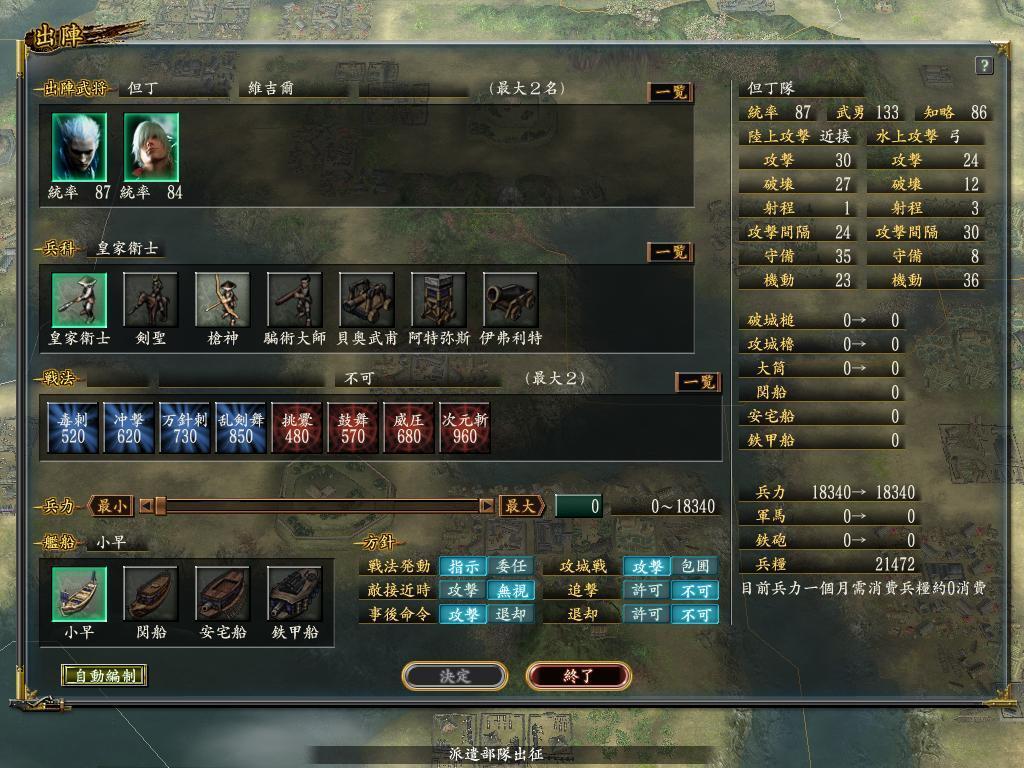Screen dimensions: 1024x768
Task: Select the 伊弗利特 siege unit
Action: 510,299
